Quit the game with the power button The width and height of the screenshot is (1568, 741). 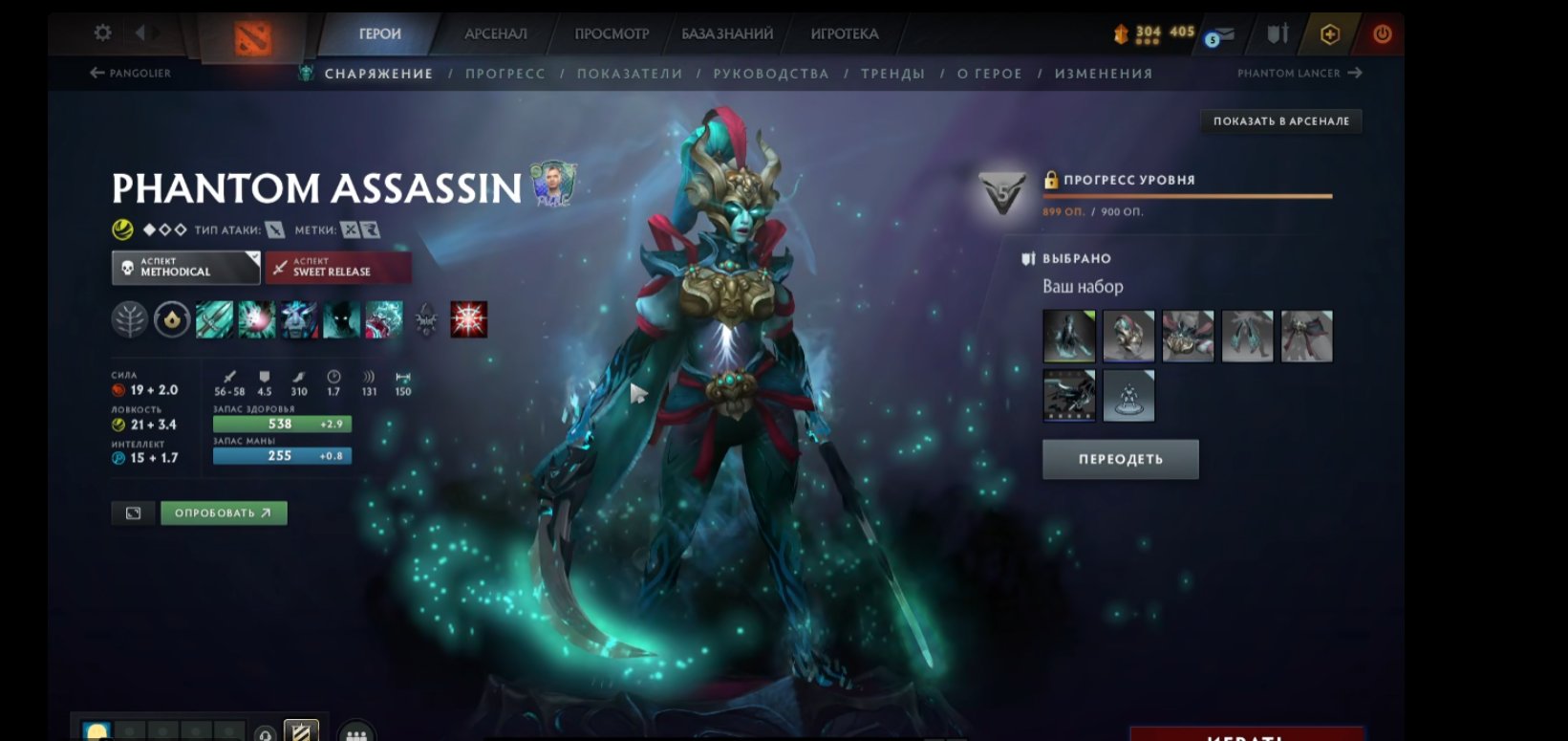(x=1382, y=34)
